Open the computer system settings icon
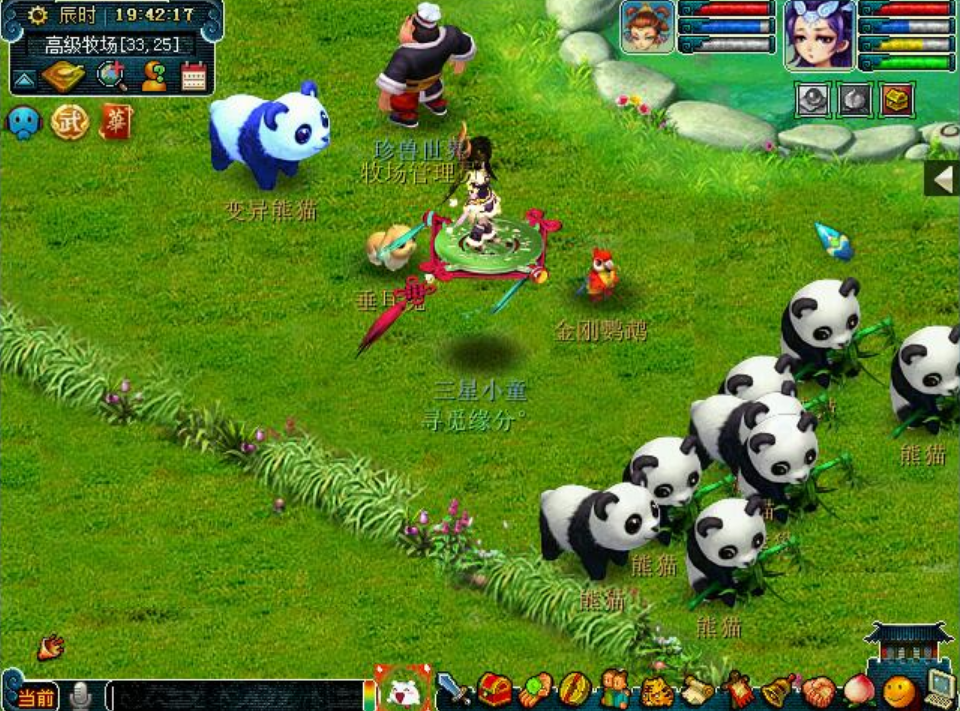The height and width of the screenshot is (711, 960). click(940, 688)
